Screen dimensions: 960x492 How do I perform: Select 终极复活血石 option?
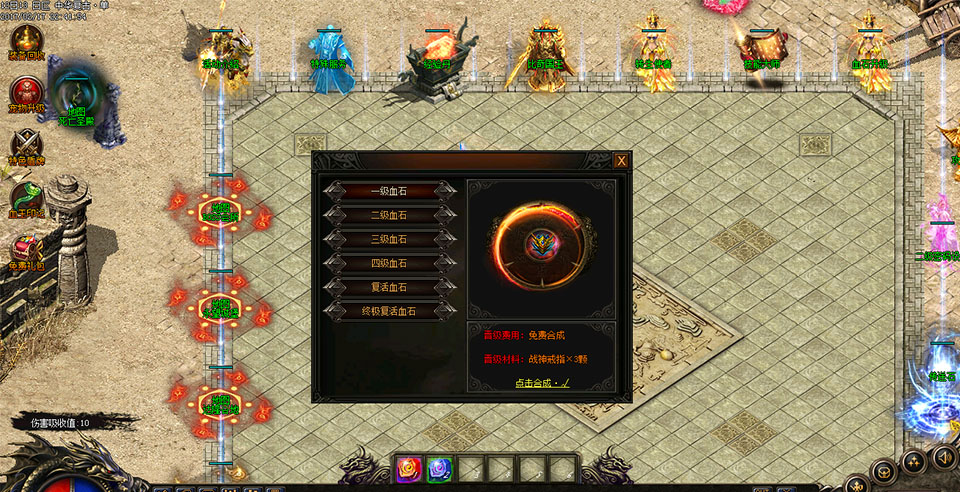(389, 311)
